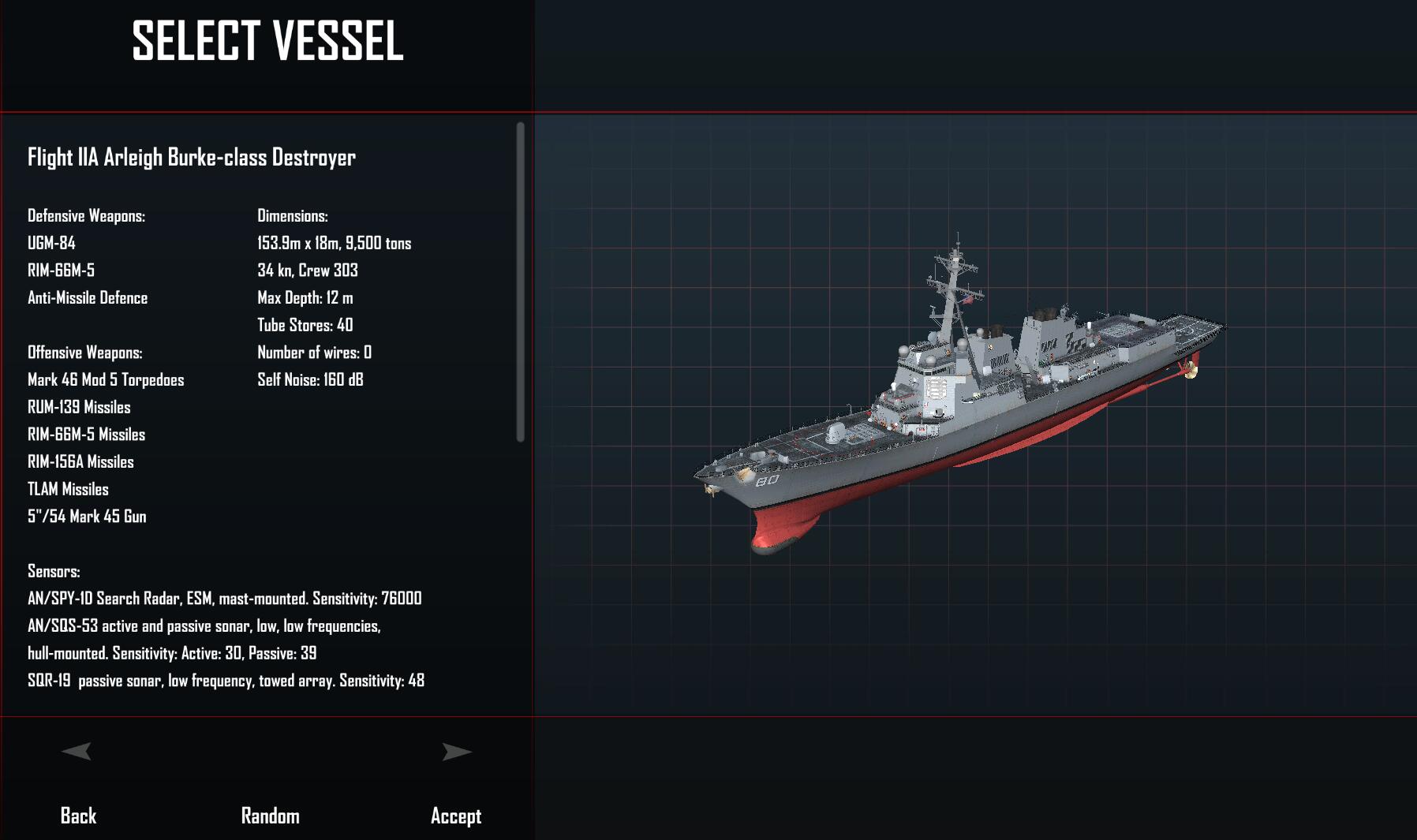Pick a Random vessel
This screenshot has width=1417, height=840.
[270, 816]
